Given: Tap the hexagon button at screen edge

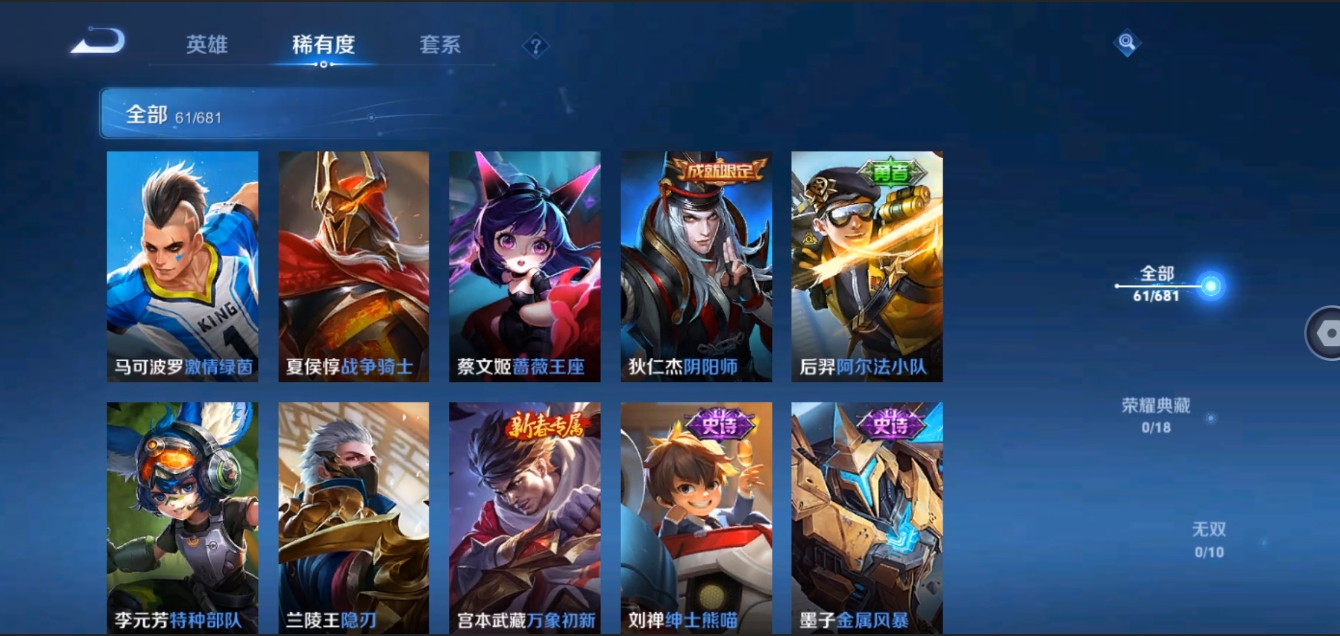Looking at the screenshot, I should tap(1326, 333).
